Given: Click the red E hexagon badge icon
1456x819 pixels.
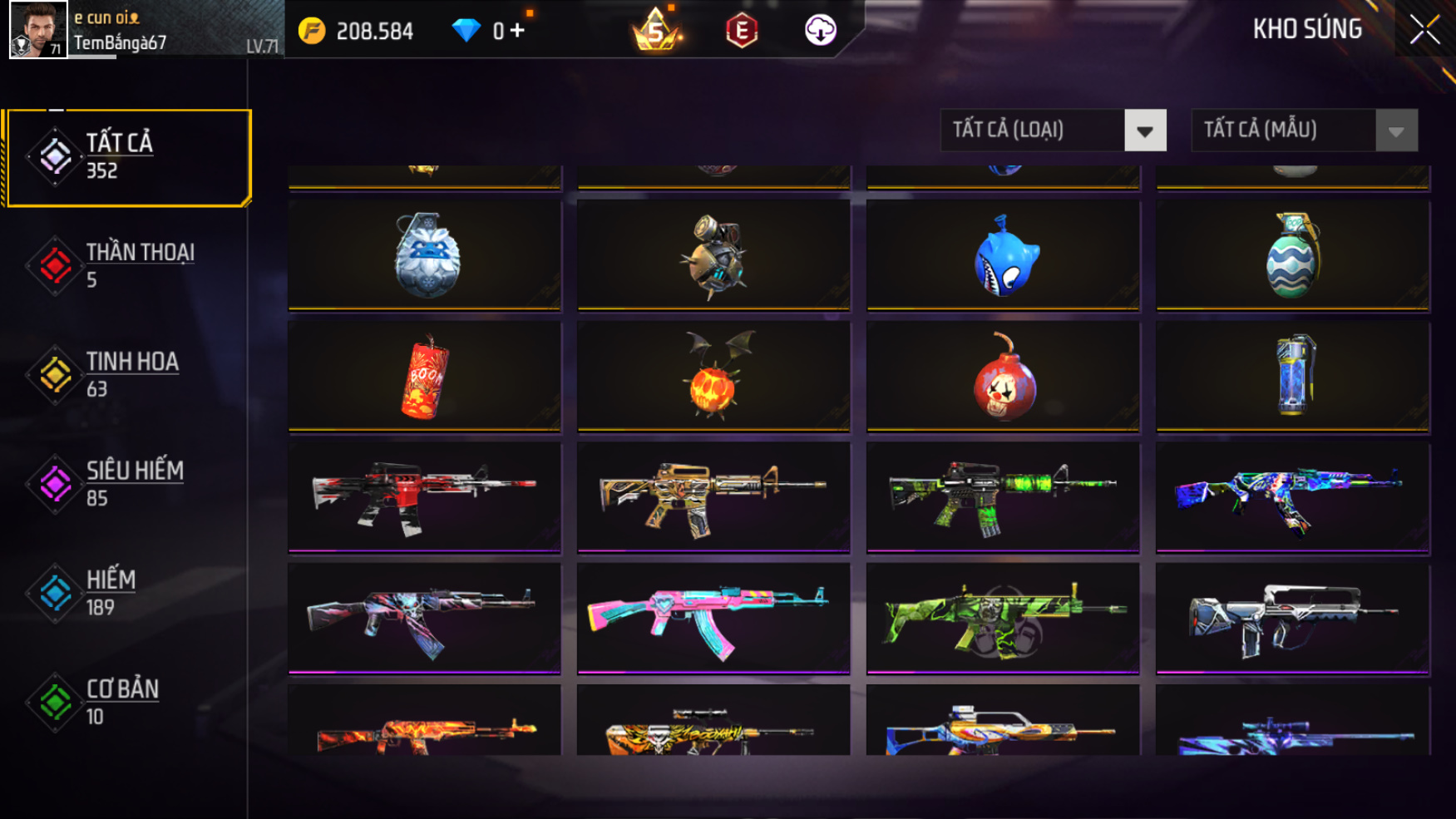Looking at the screenshot, I should 741,31.
